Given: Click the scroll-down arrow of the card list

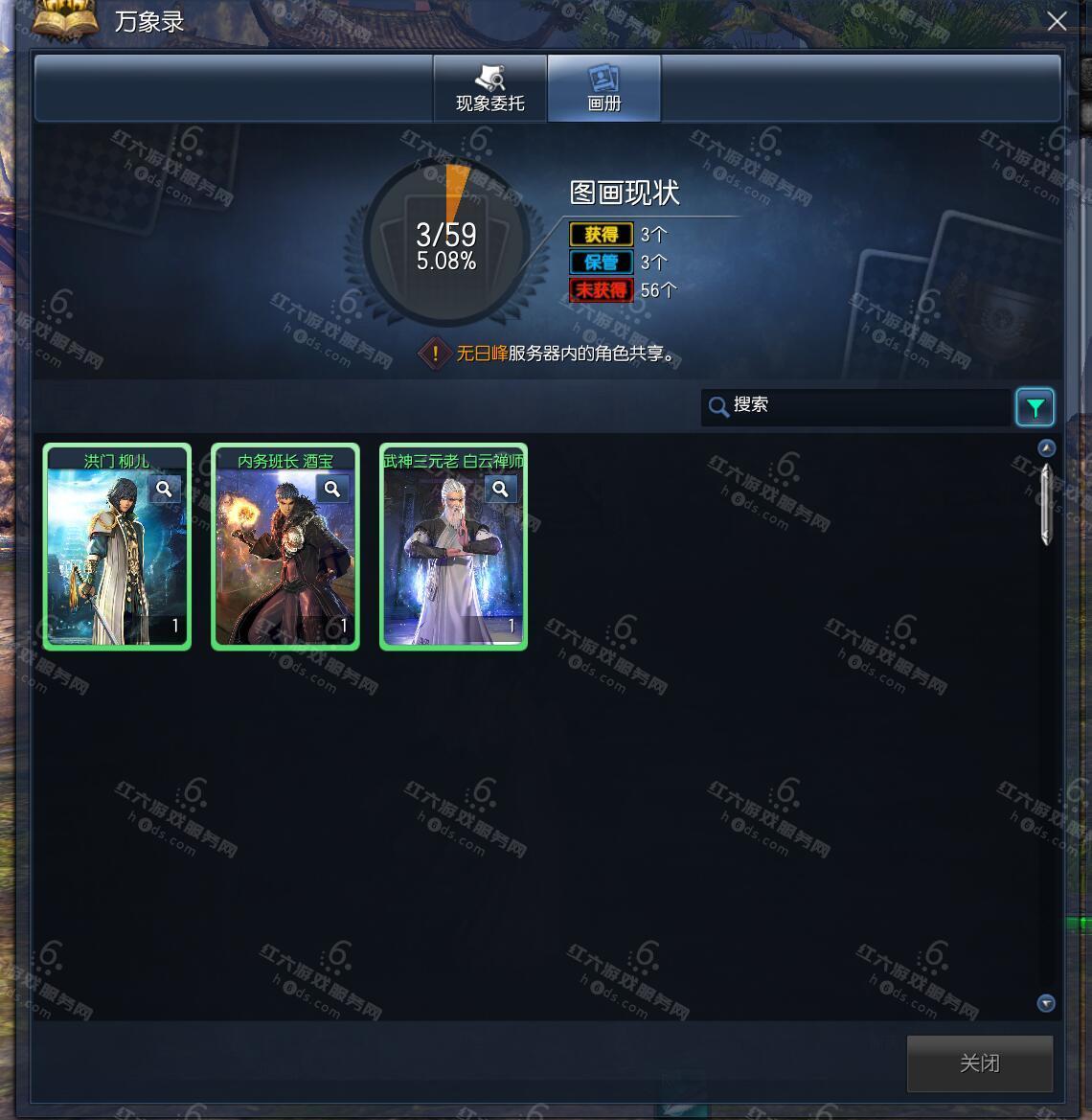Looking at the screenshot, I should coord(1046,1003).
